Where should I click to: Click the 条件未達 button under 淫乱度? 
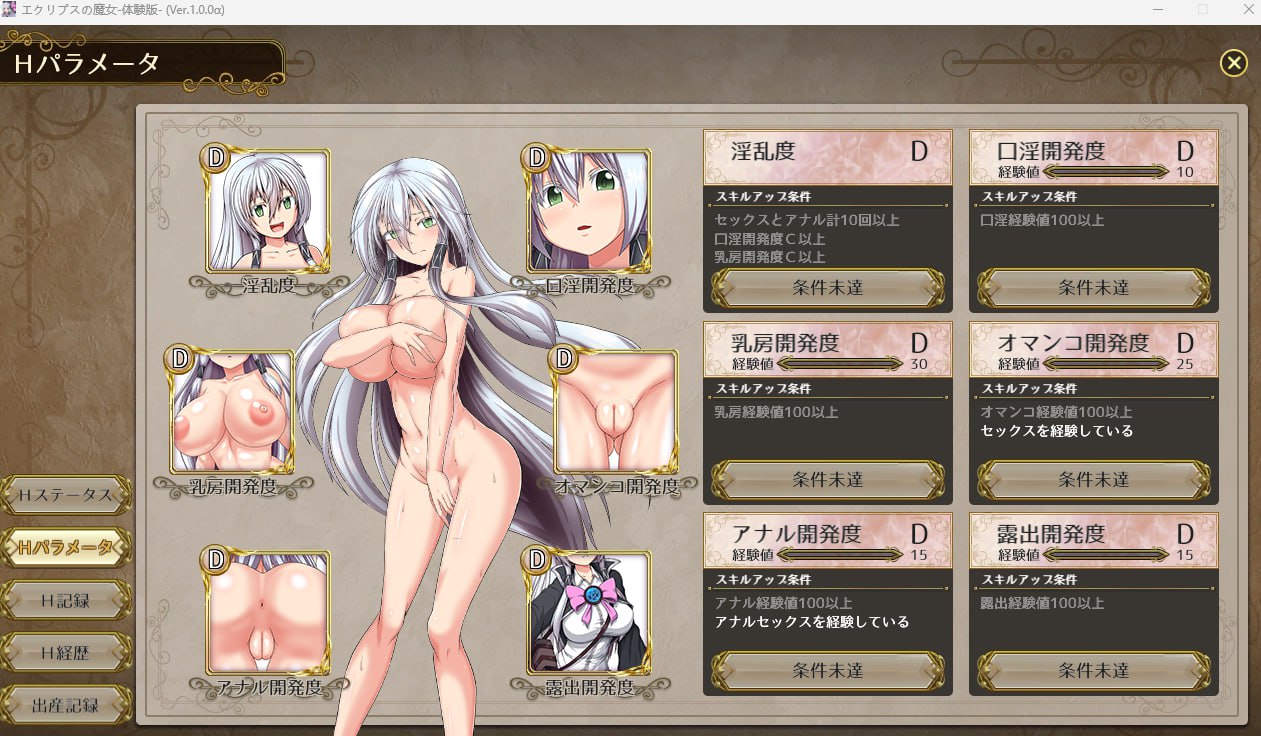(x=827, y=288)
